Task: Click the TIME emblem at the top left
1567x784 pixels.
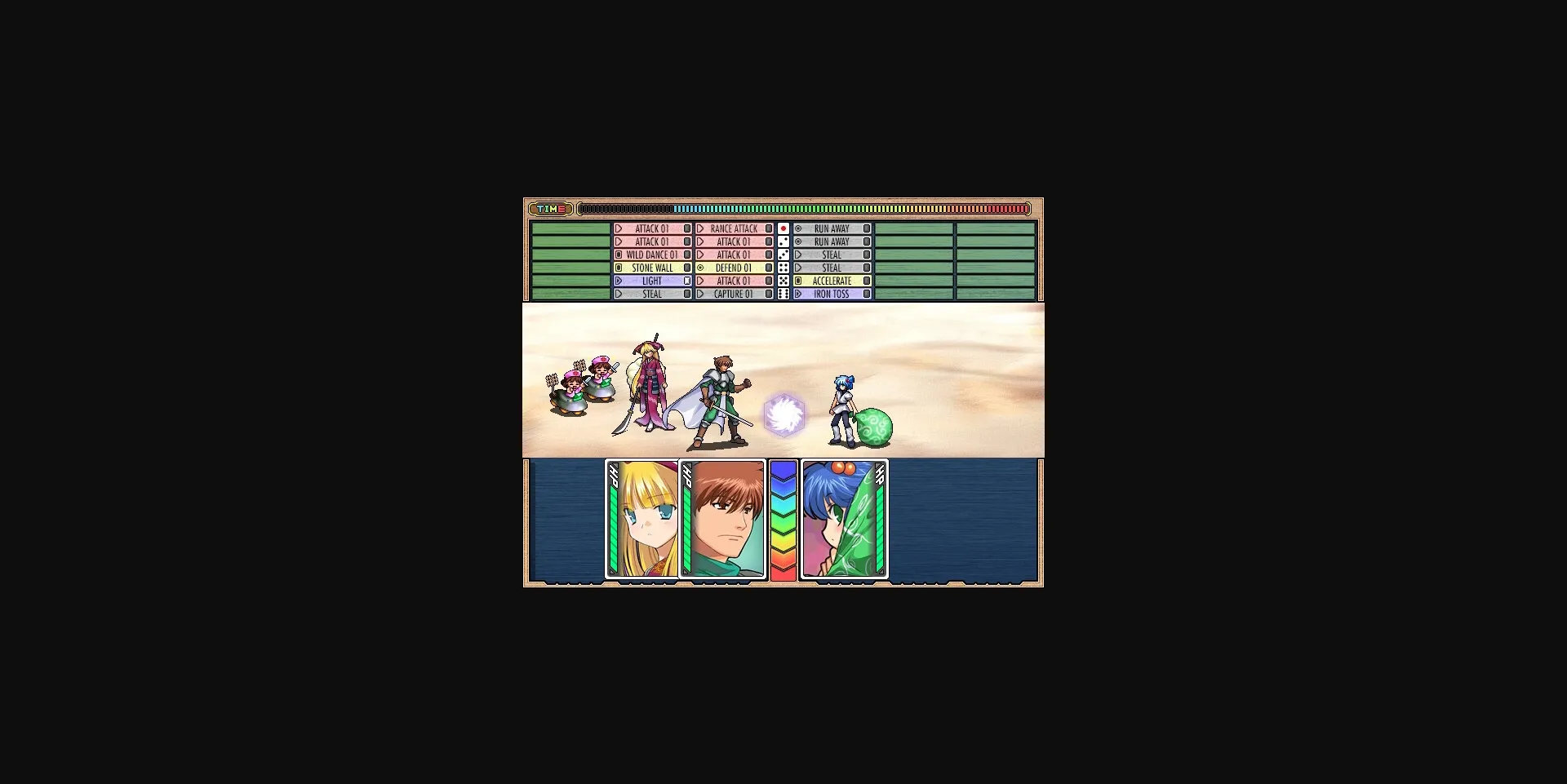Action: 552,209
